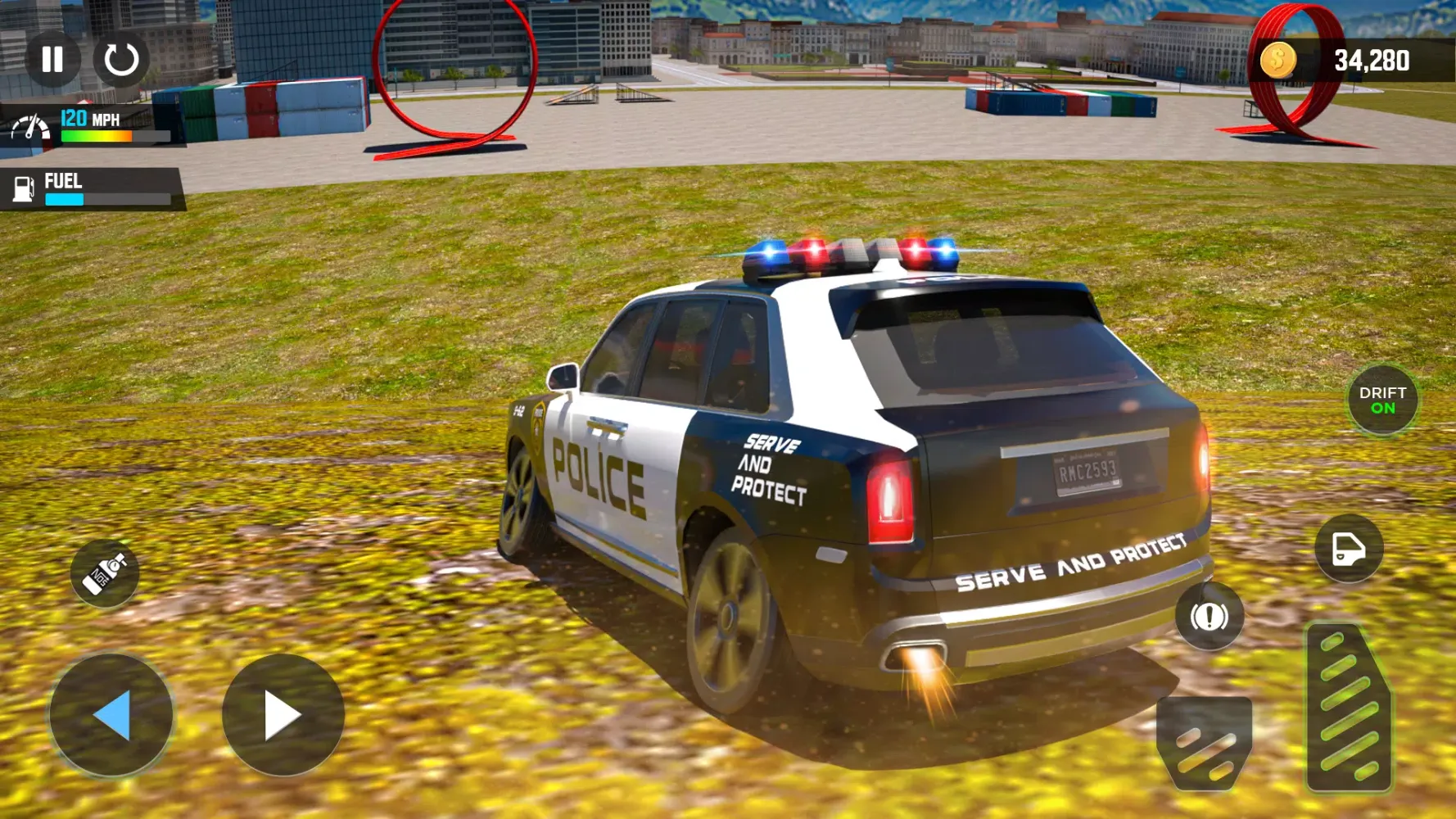
Task: Click the circular restart arrow button
Action: click(121, 59)
